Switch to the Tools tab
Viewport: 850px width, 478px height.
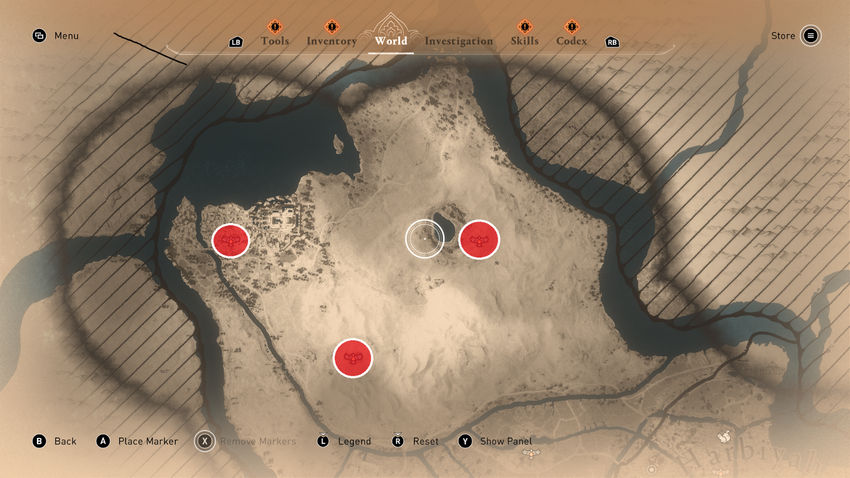(274, 41)
